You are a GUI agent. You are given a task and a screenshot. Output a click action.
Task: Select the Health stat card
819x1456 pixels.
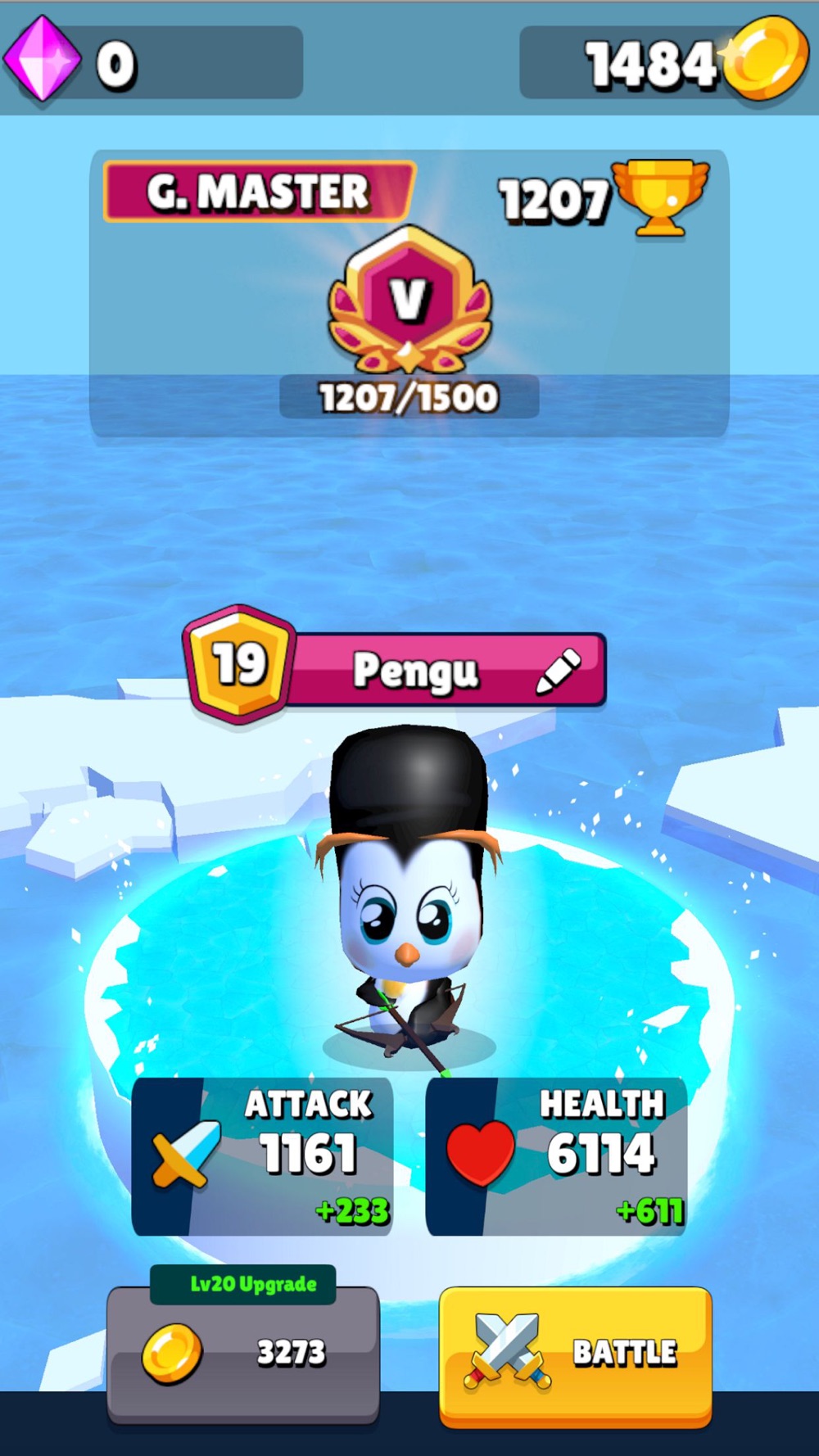[556, 1155]
